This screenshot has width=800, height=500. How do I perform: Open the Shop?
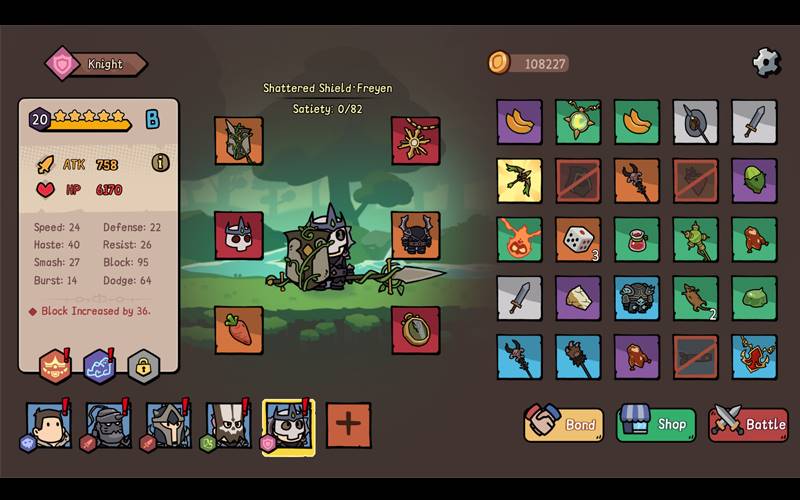656,424
